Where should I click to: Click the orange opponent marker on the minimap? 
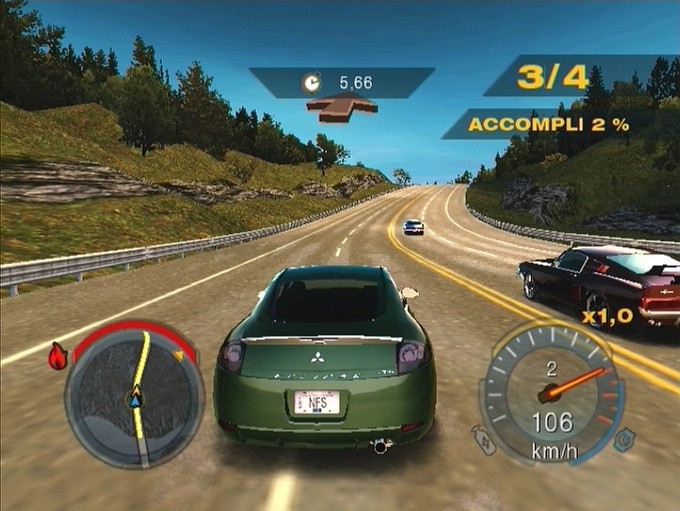point(179,354)
